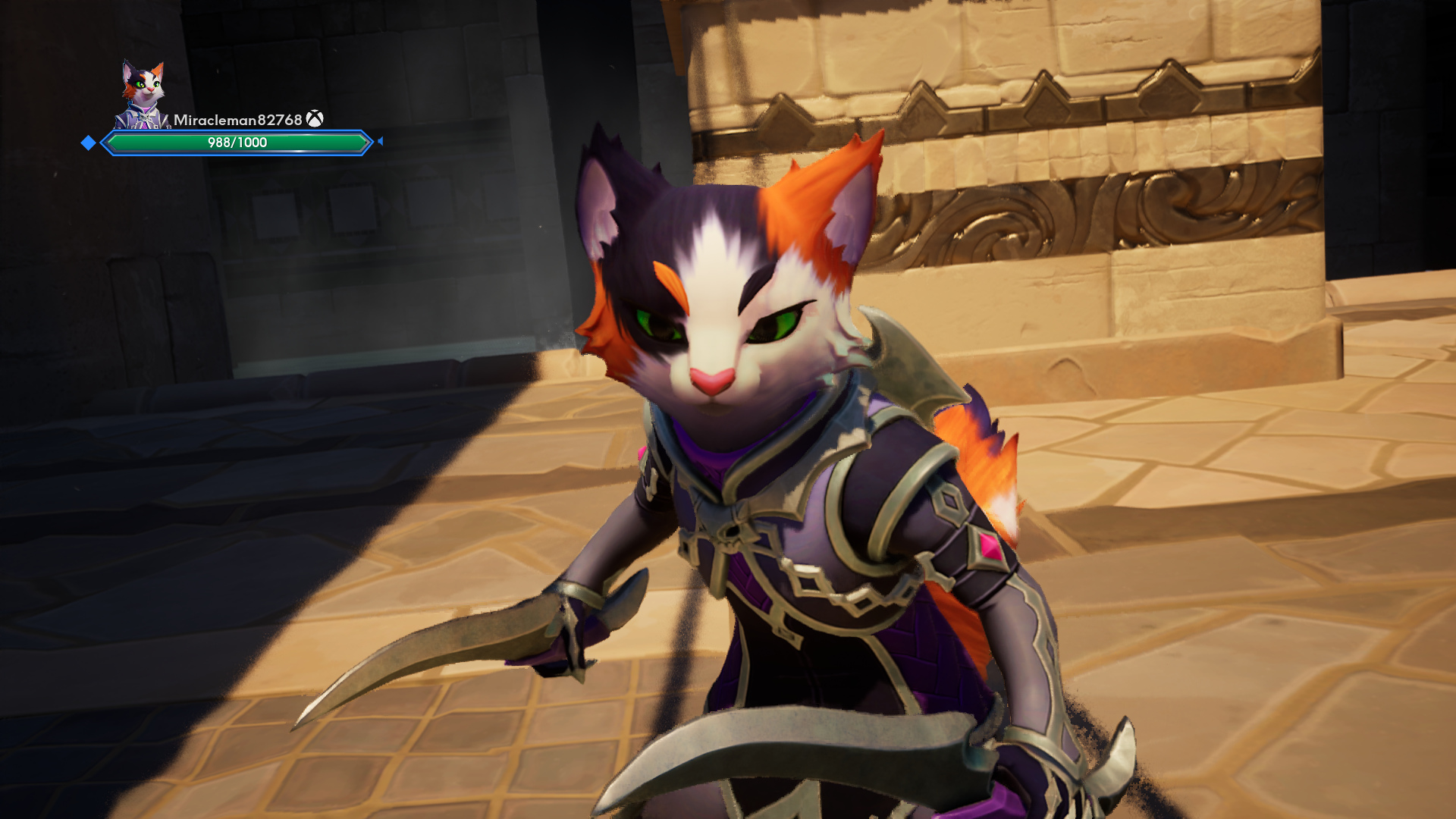Click the Xbox logo beside the player name
Viewport: 1456px width, 819px height.
[x=315, y=119]
